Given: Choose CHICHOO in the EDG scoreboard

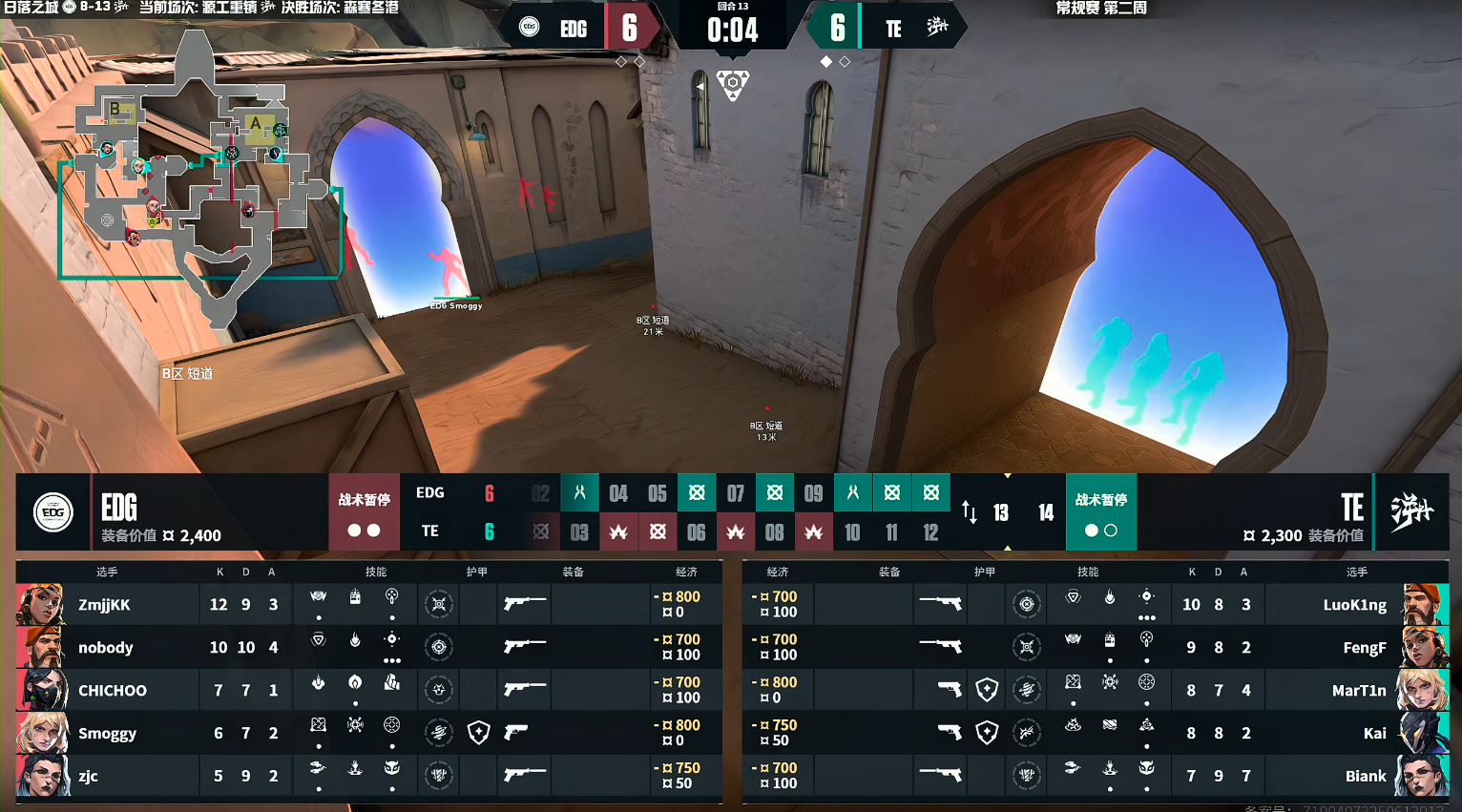Looking at the screenshot, I should (x=112, y=690).
